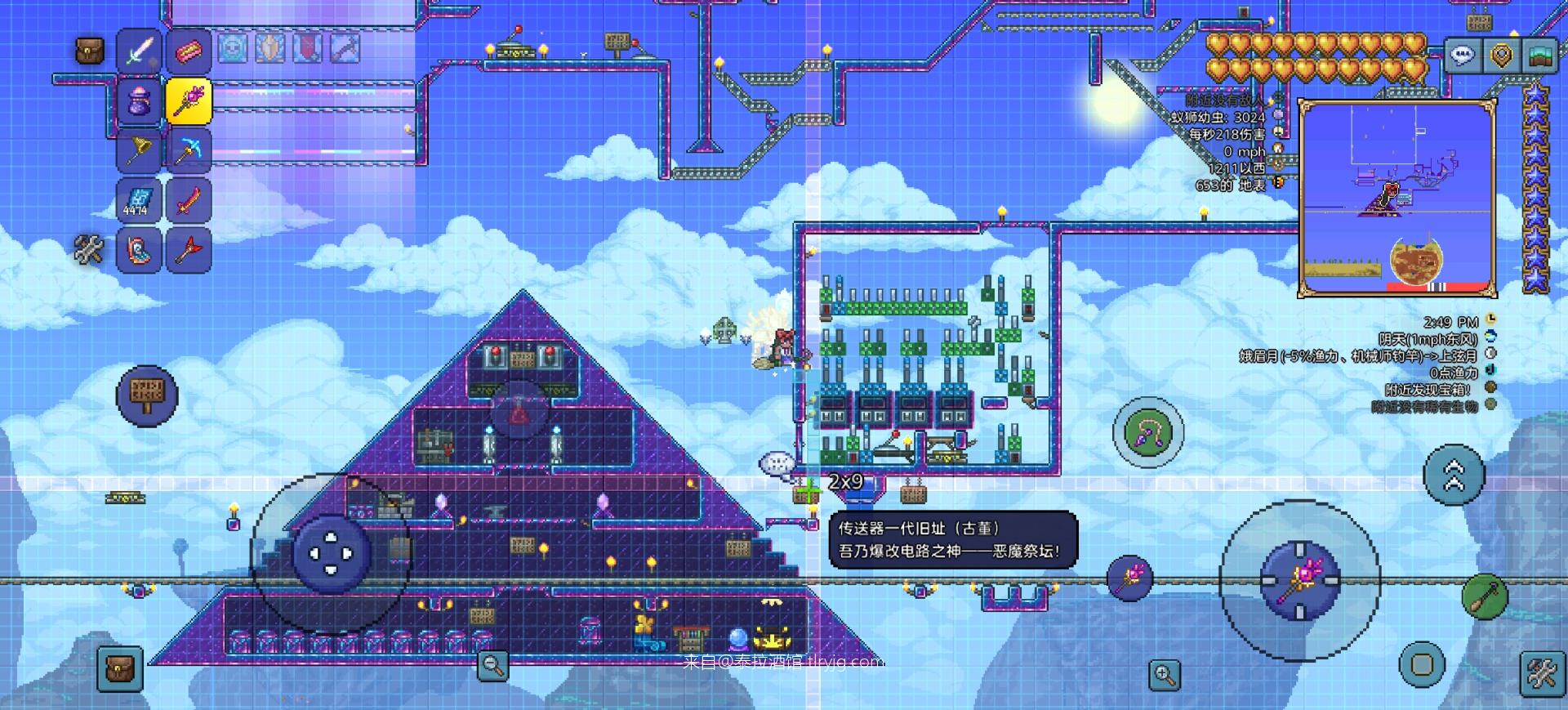Open the wrench and hammer settings button

(1542, 674)
